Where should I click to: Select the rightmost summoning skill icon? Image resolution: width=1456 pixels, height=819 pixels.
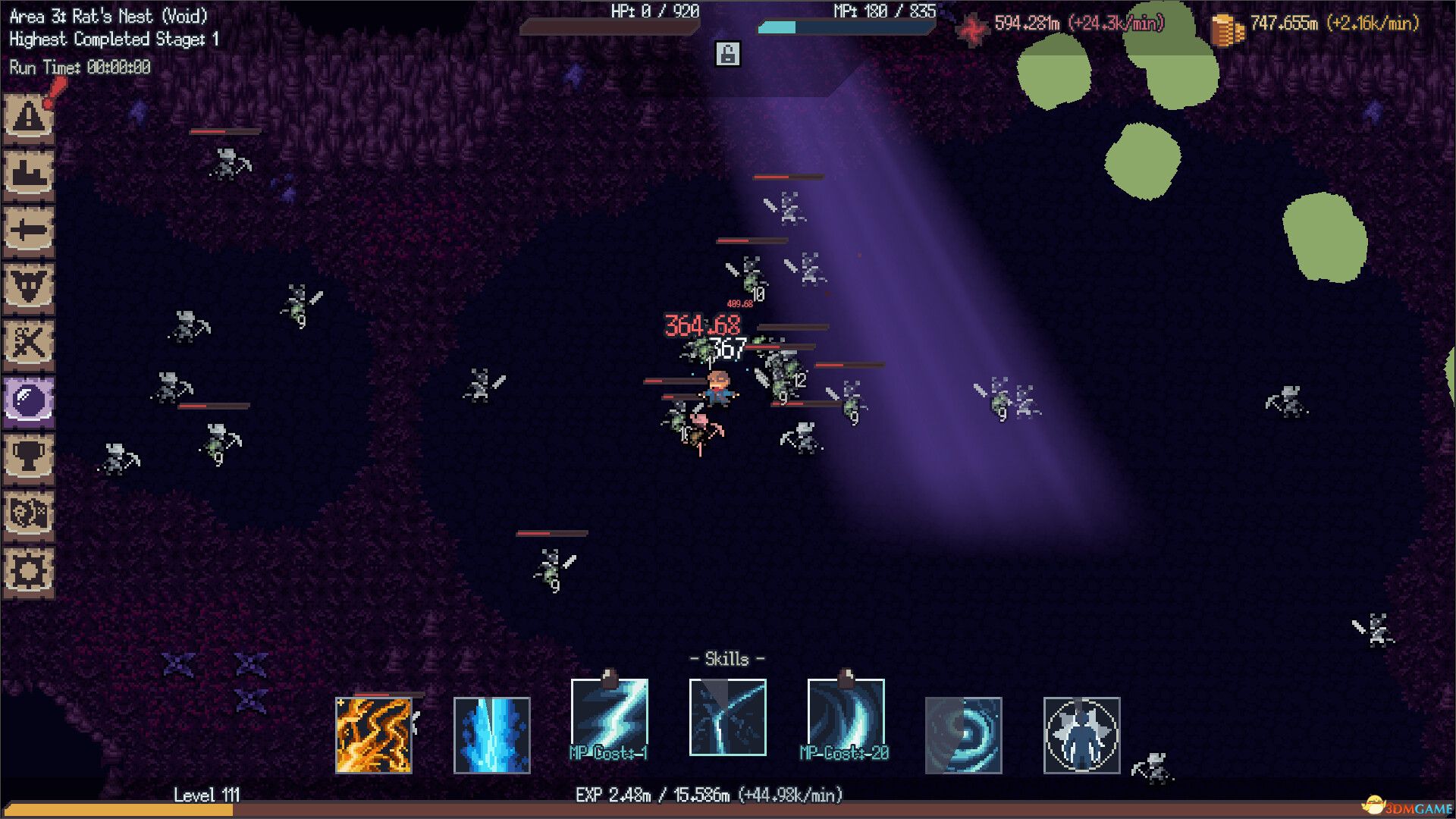[x=1080, y=734]
